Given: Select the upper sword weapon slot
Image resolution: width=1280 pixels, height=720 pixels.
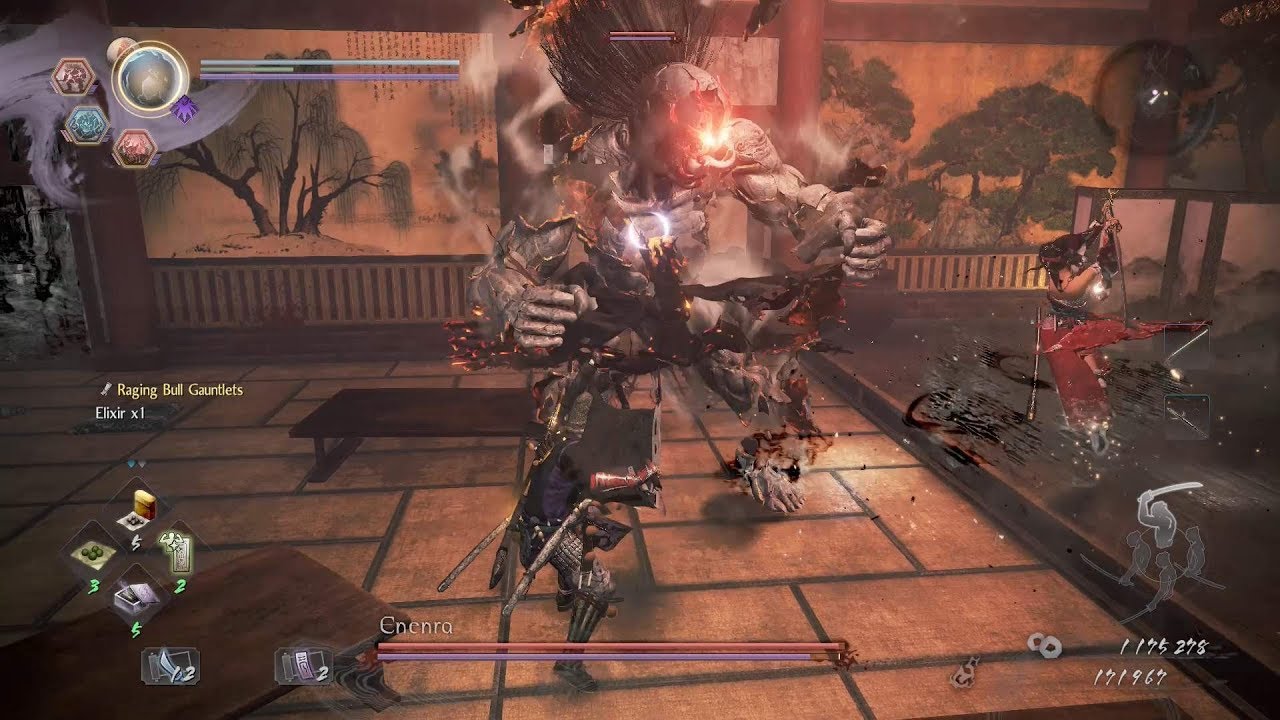Looking at the screenshot, I should (x=1186, y=349).
